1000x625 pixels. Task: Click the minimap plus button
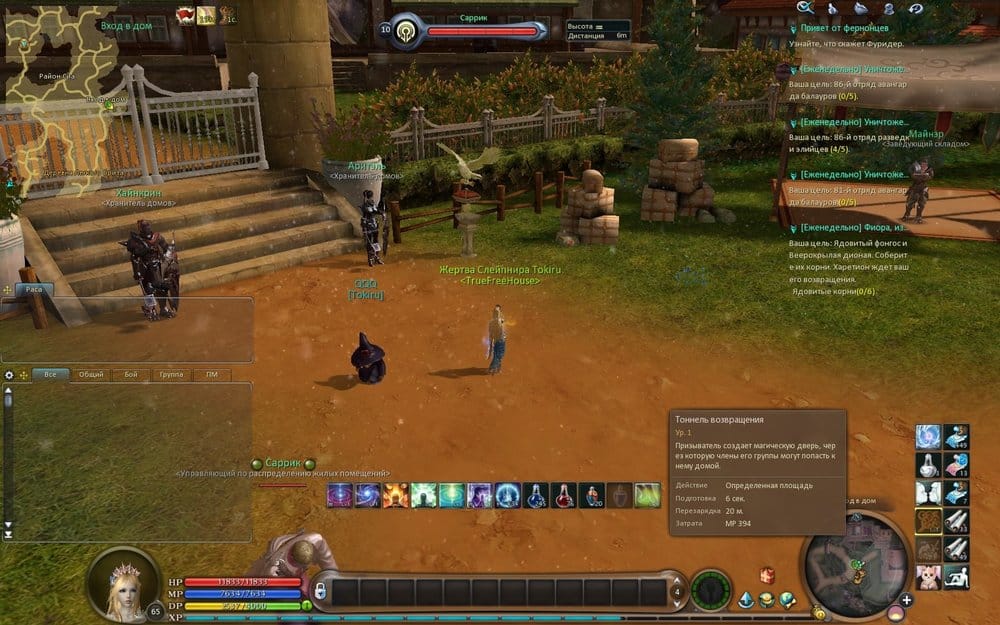click(906, 600)
